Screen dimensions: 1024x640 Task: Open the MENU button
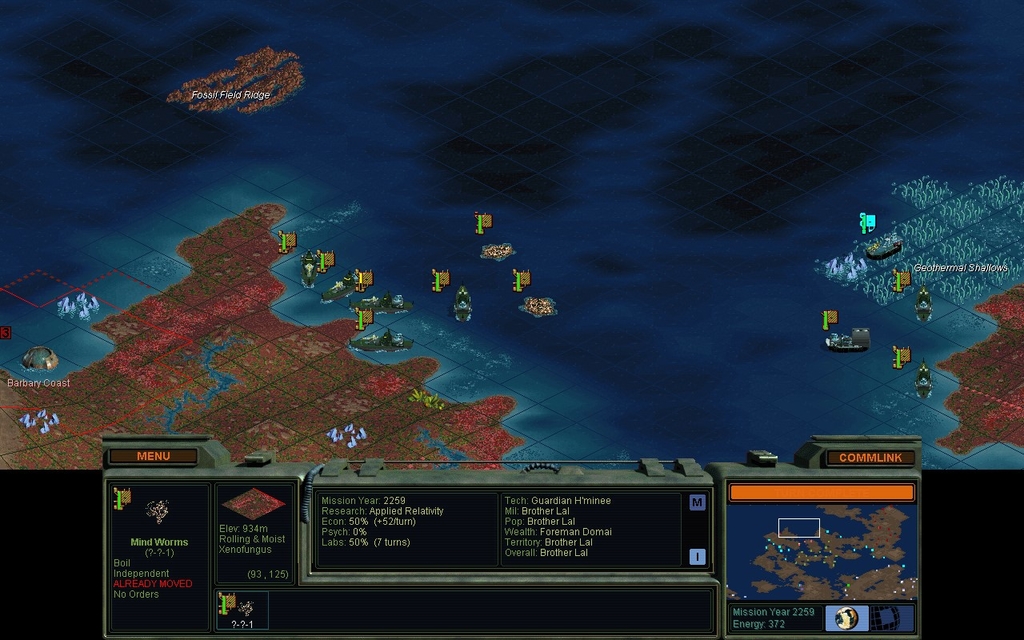click(153, 456)
